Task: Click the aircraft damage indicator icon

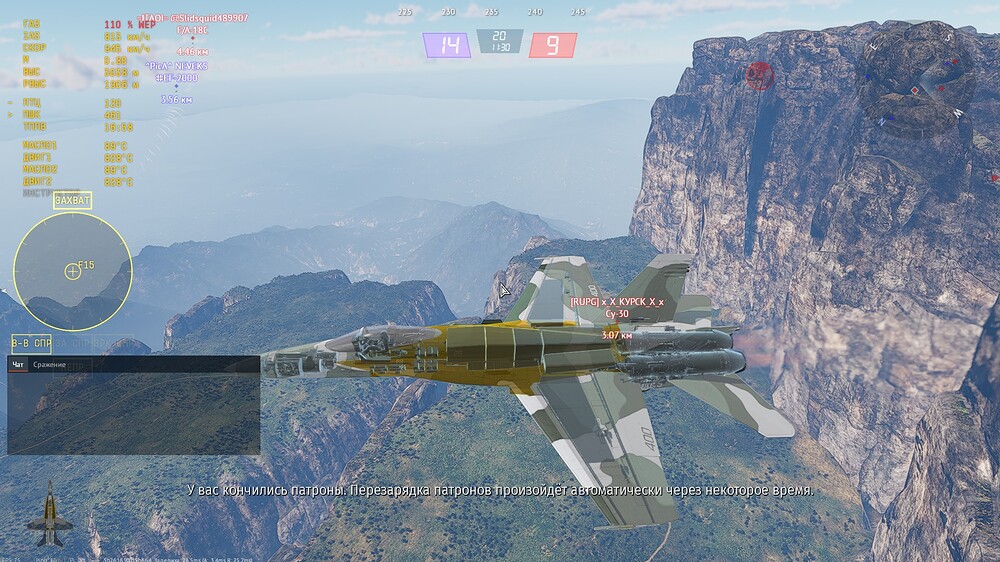Action: [x=46, y=514]
